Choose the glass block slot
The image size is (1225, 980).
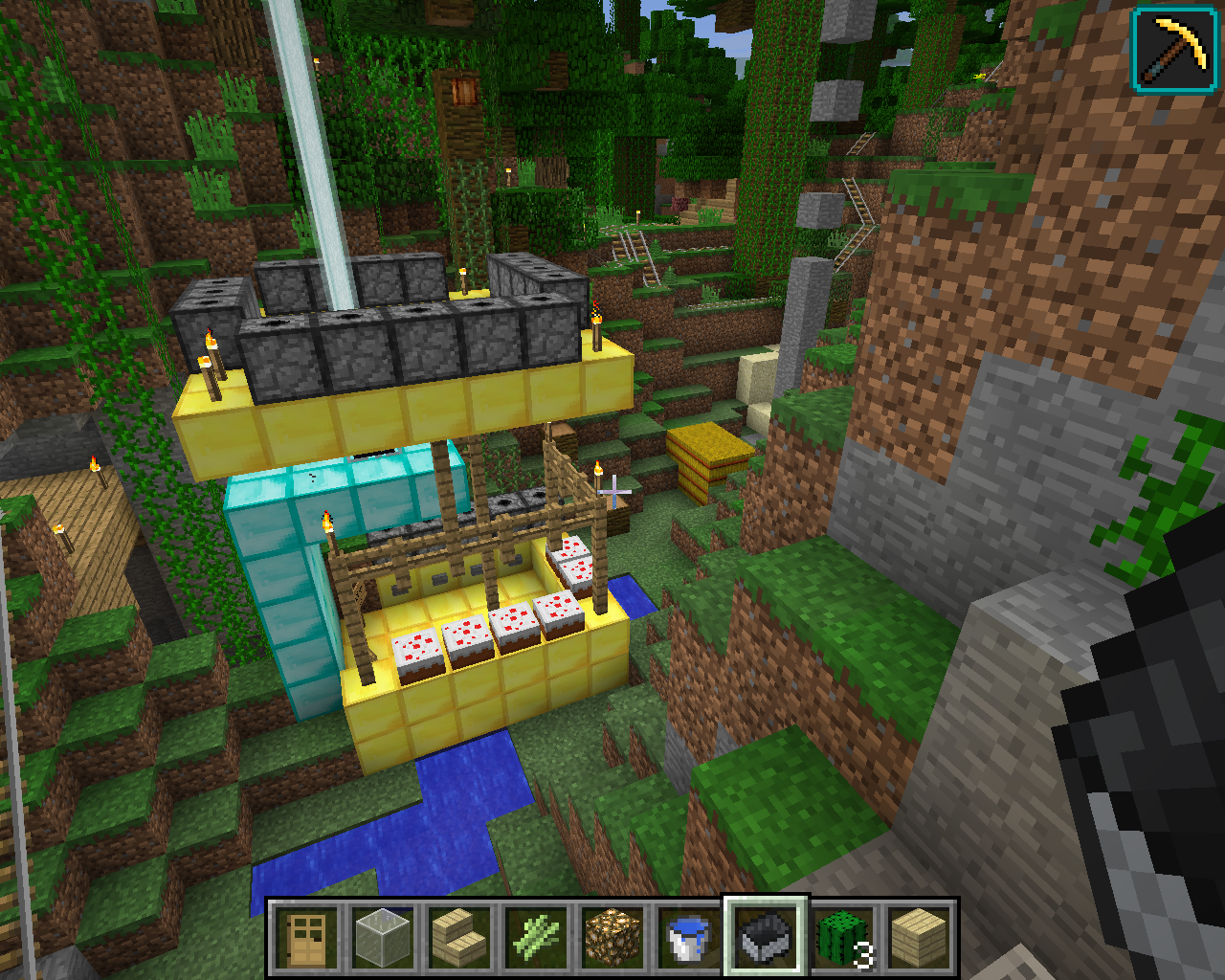[x=383, y=937]
